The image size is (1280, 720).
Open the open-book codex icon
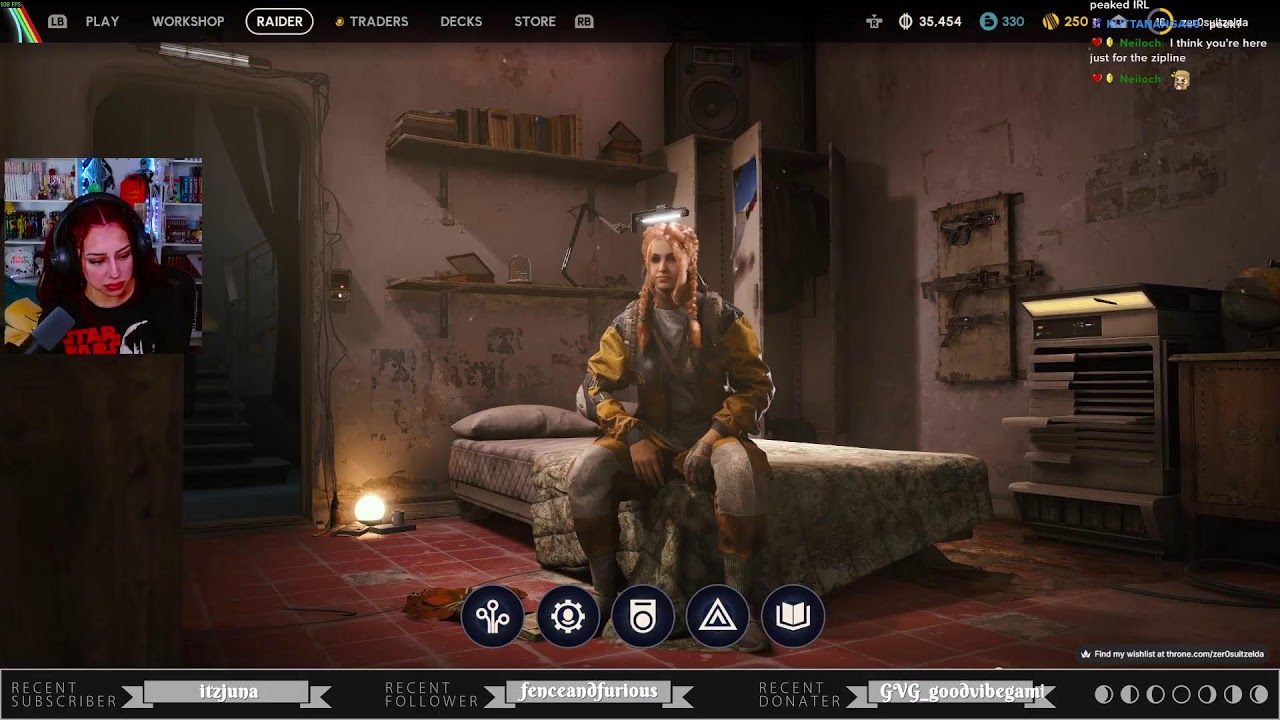pyautogui.click(x=793, y=617)
